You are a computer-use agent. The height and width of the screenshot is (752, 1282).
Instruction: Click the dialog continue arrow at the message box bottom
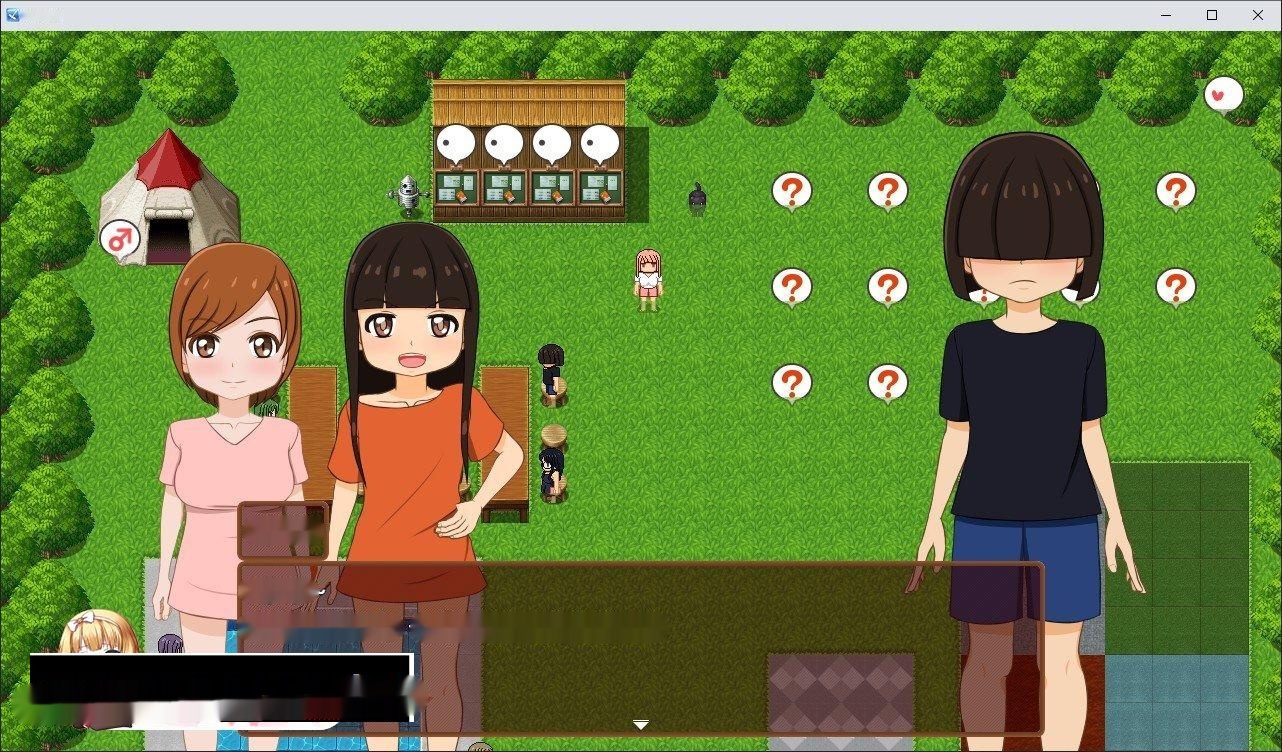(640, 723)
